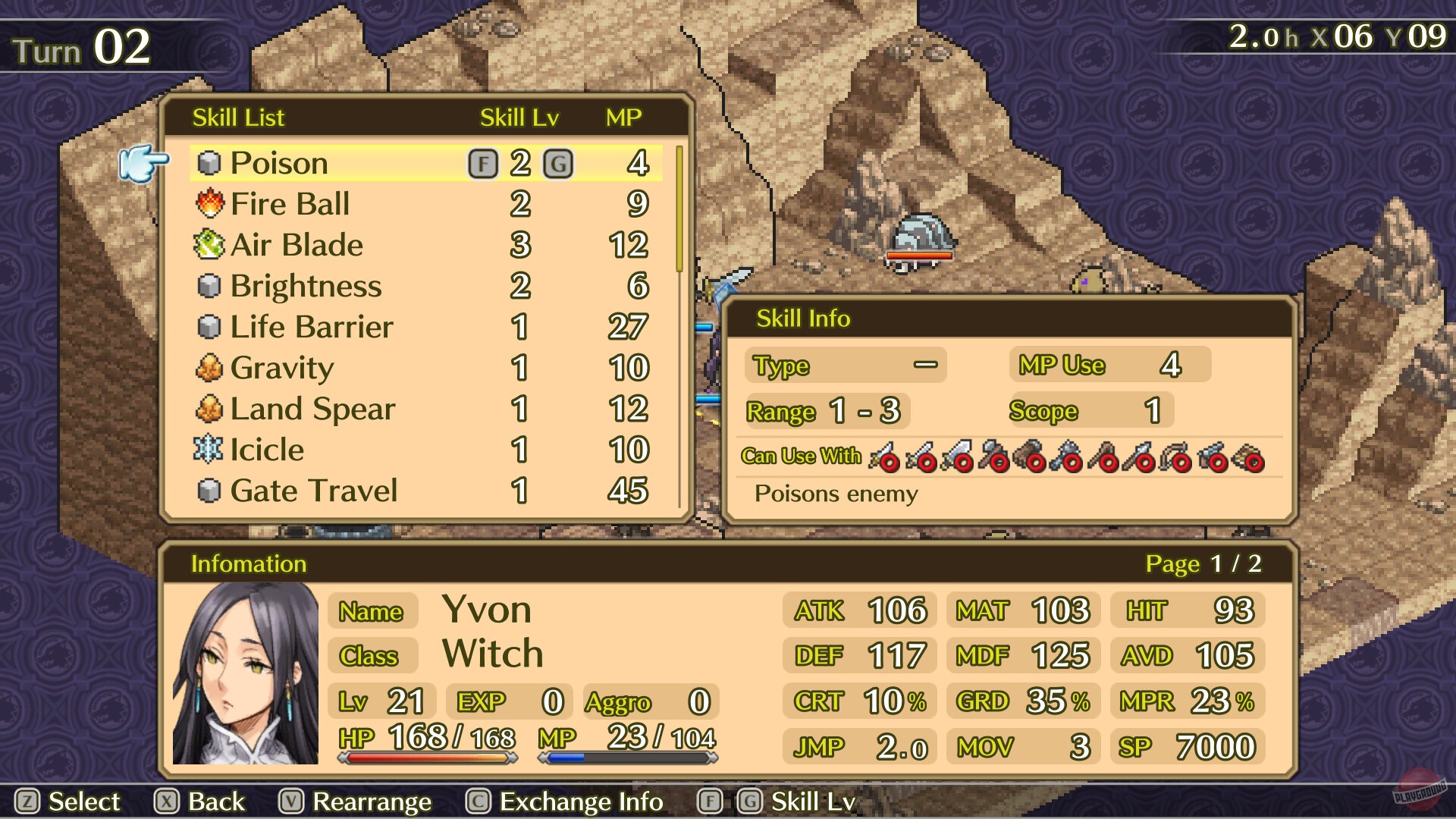1456x819 pixels.
Task: Click the Poison skill cube icon
Action: click(208, 162)
